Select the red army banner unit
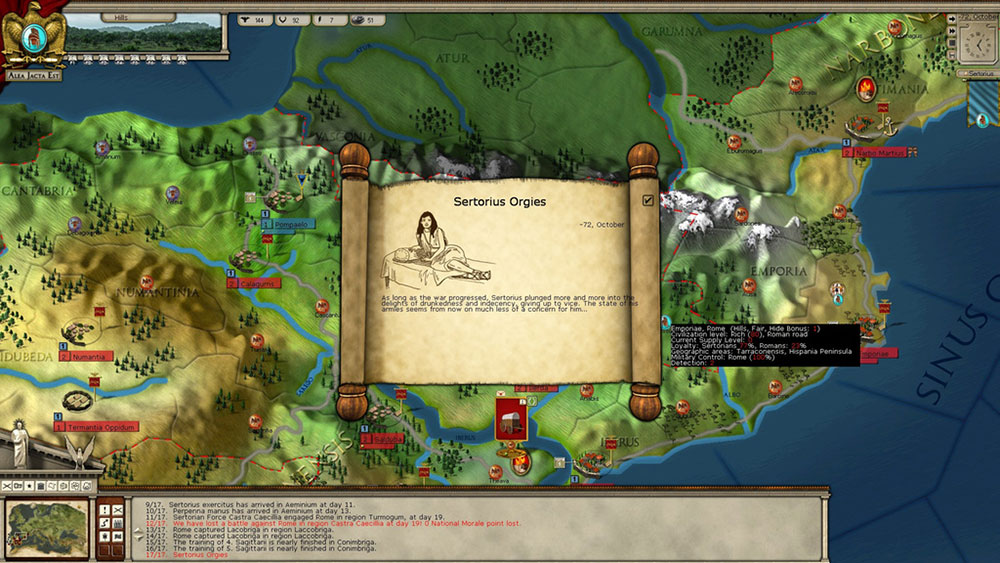Viewport: 1000px width, 563px height. [x=511, y=418]
